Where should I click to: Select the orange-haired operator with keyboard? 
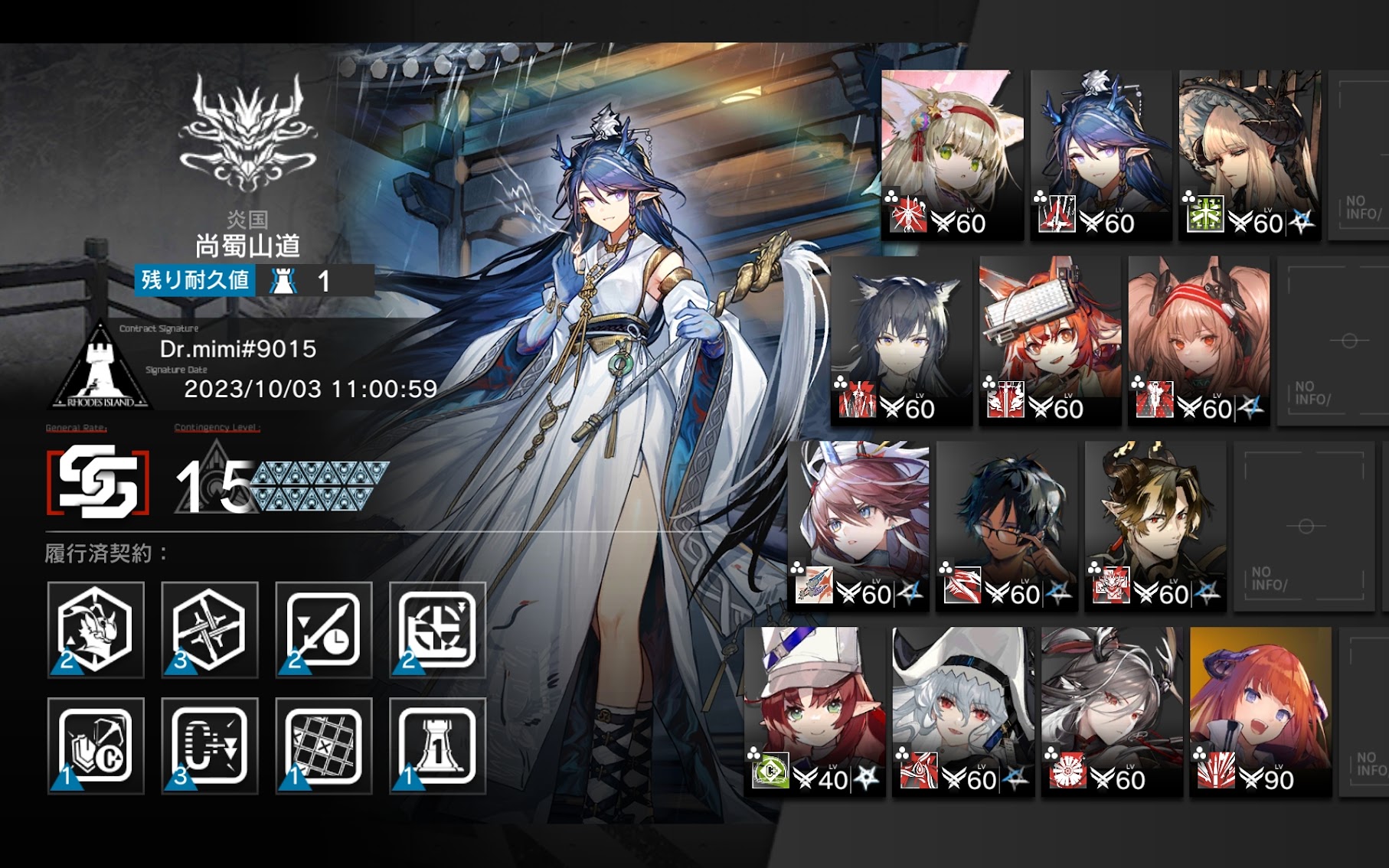click(x=1050, y=340)
